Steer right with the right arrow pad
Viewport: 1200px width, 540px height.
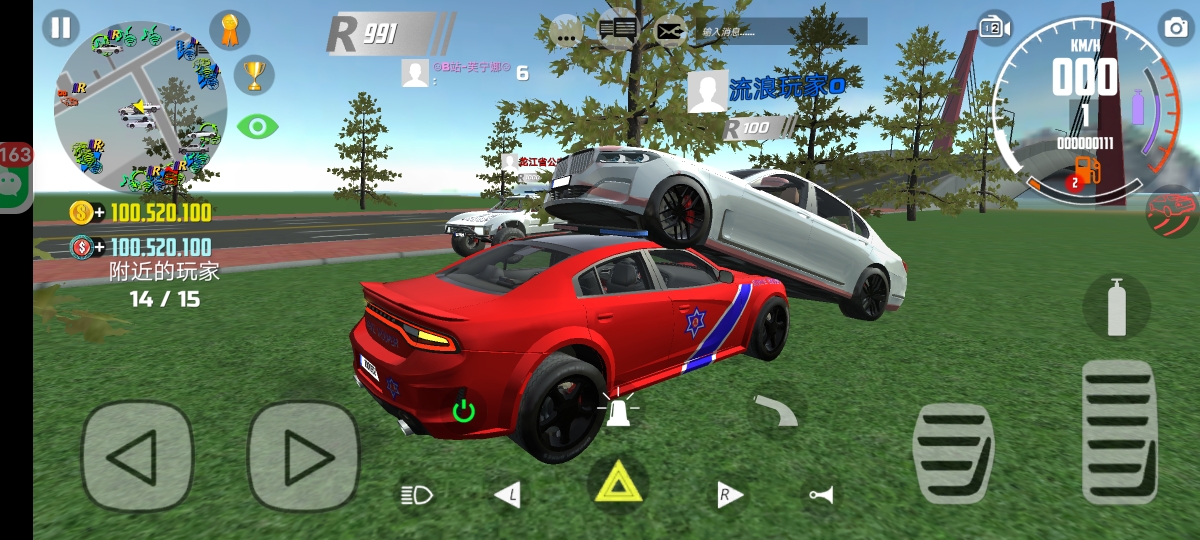click(303, 457)
